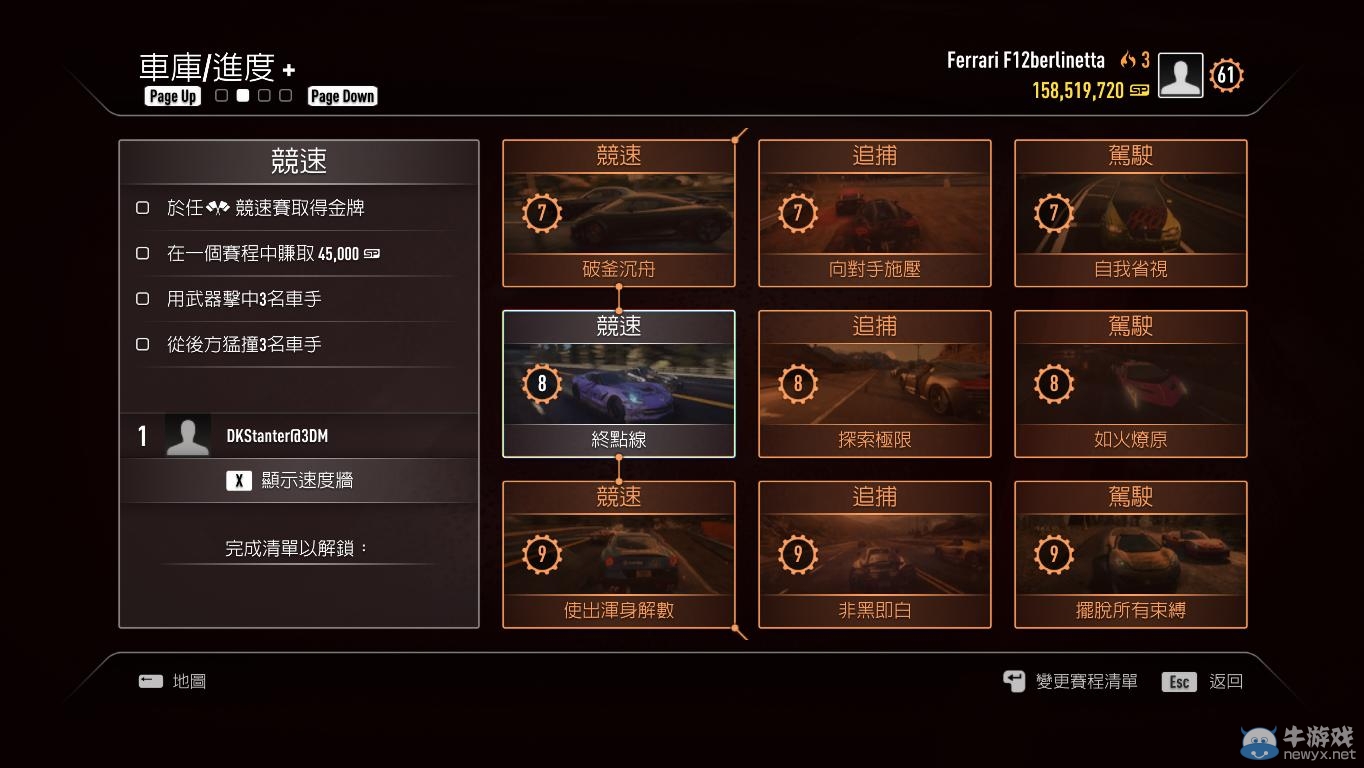Click the SP currency icon beside 158,519,720
The width and height of the screenshot is (1364, 768).
tap(1138, 89)
